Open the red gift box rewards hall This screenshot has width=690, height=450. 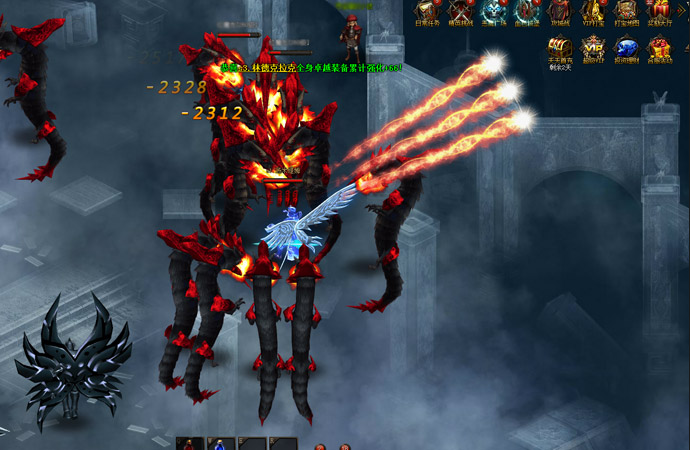click(658, 10)
